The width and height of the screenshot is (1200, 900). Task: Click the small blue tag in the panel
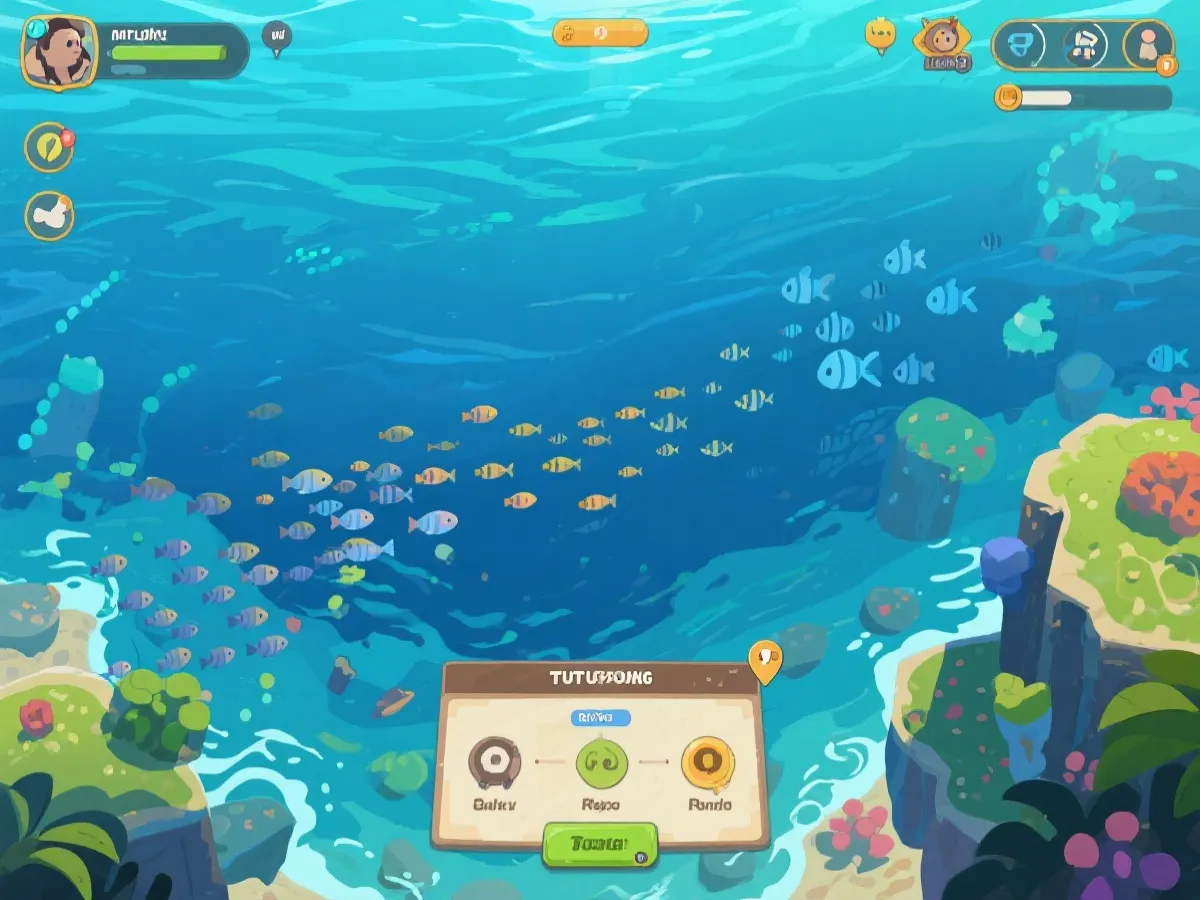click(600, 717)
